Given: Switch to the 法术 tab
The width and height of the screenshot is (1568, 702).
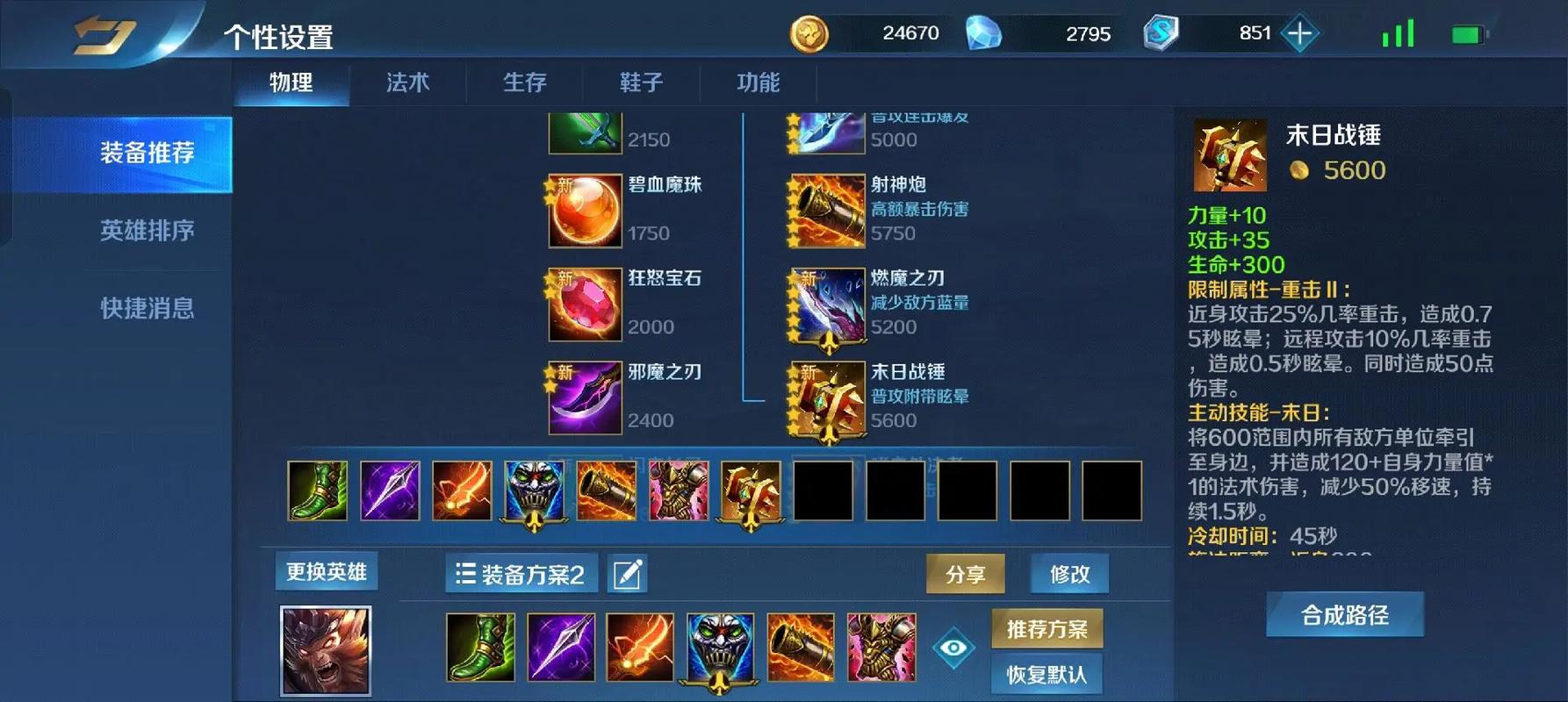Looking at the screenshot, I should (x=406, y=83).
